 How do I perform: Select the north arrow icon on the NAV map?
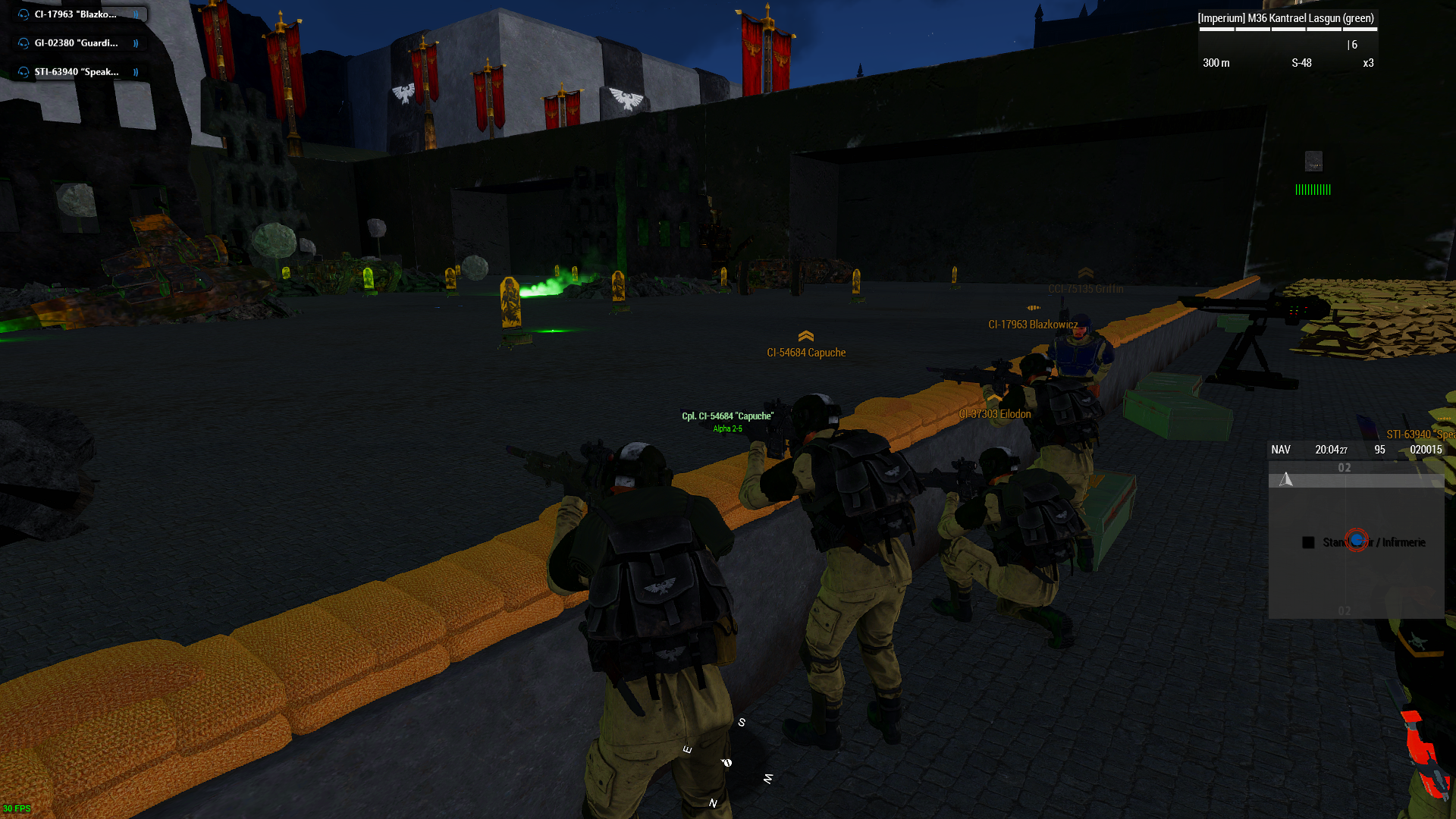pyautogui.click(x=1286, y=479)
